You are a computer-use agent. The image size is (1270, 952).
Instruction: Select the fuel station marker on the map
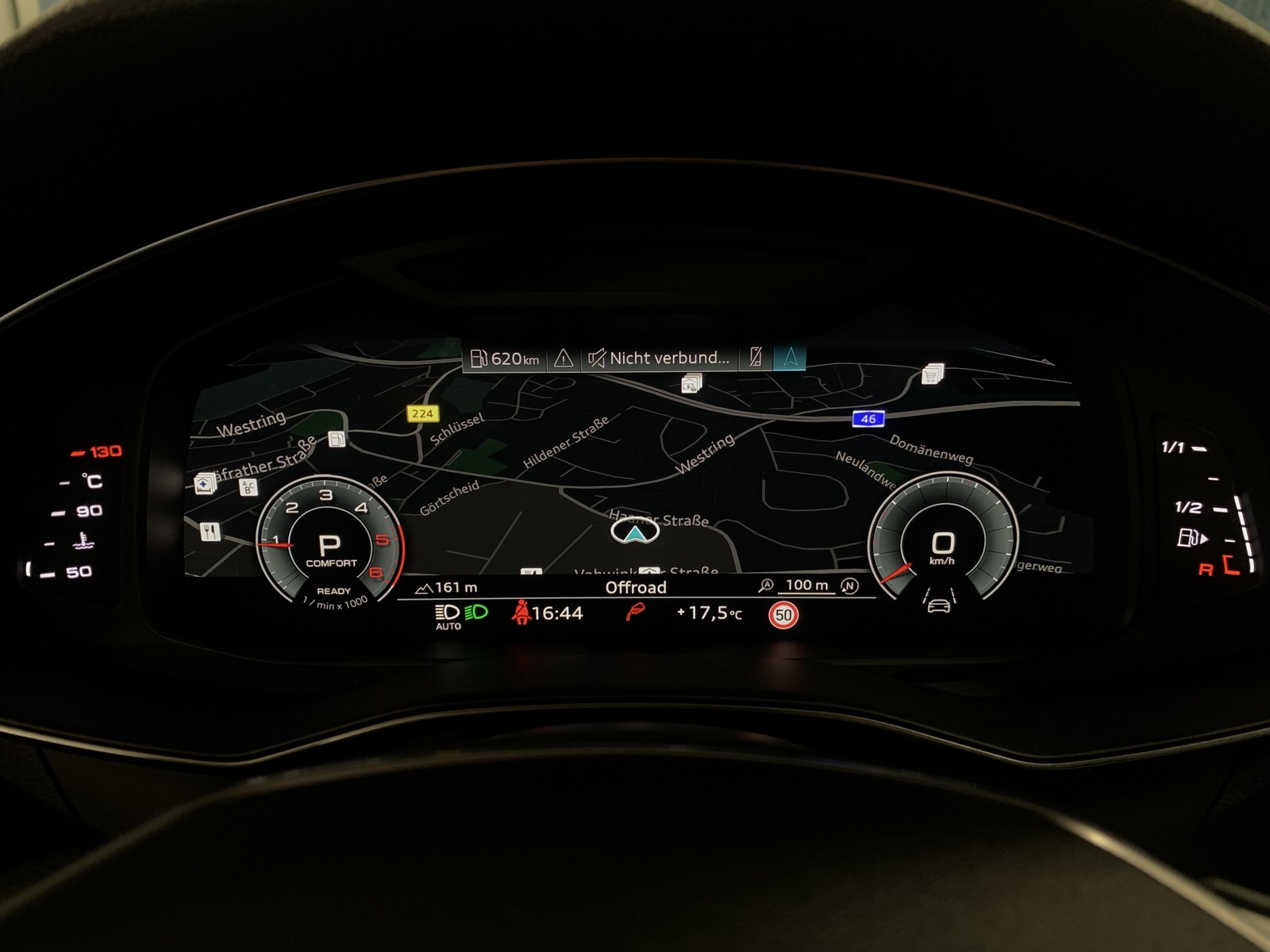337,439
